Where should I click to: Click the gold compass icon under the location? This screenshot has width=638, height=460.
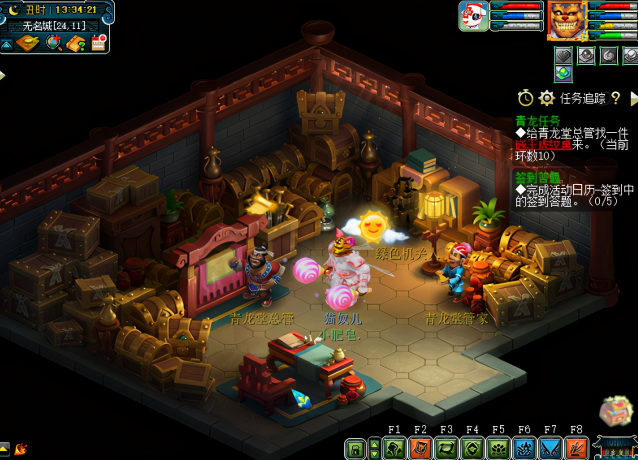(27, 43)
